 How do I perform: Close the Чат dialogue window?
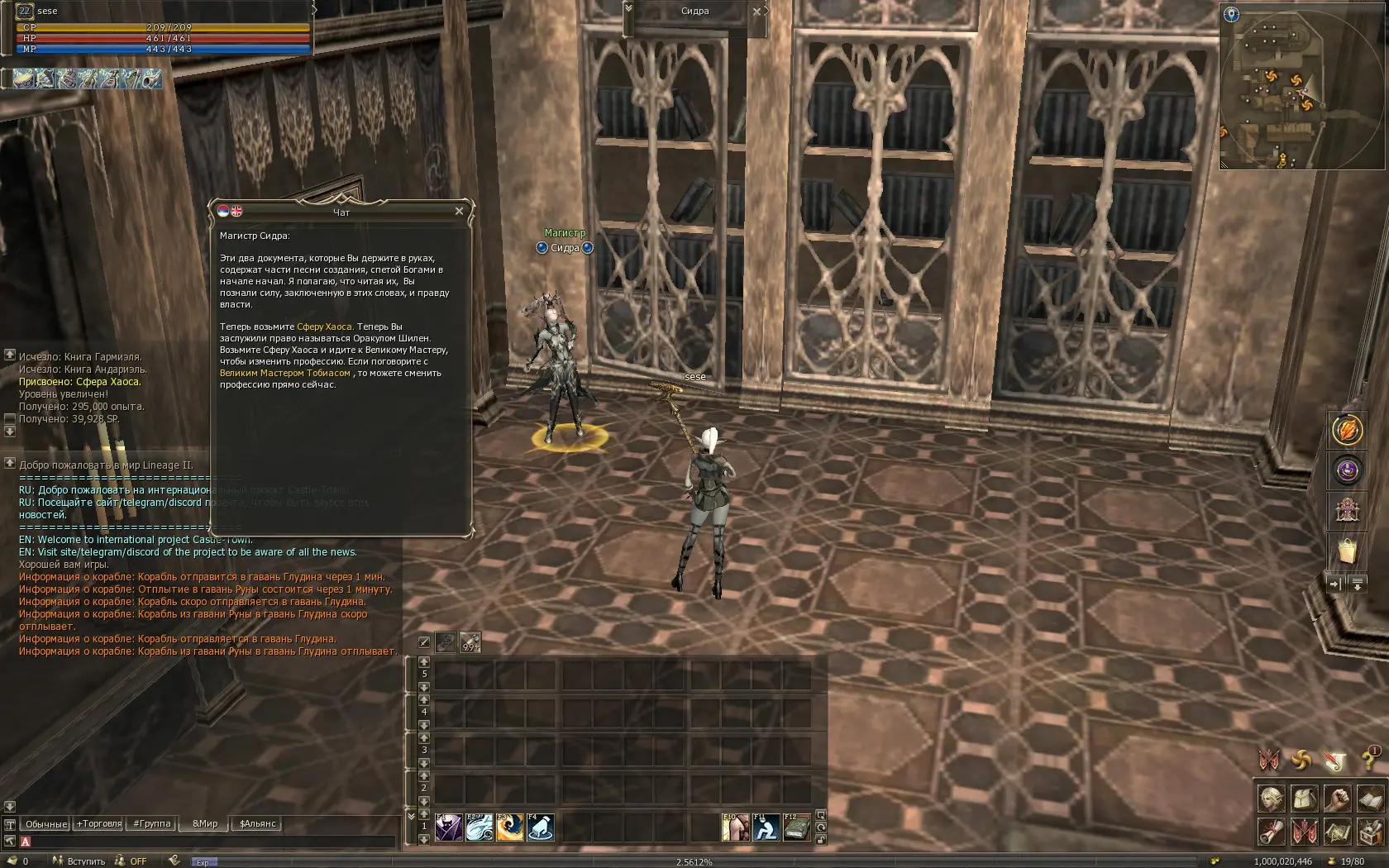click(x=459, y=212)
